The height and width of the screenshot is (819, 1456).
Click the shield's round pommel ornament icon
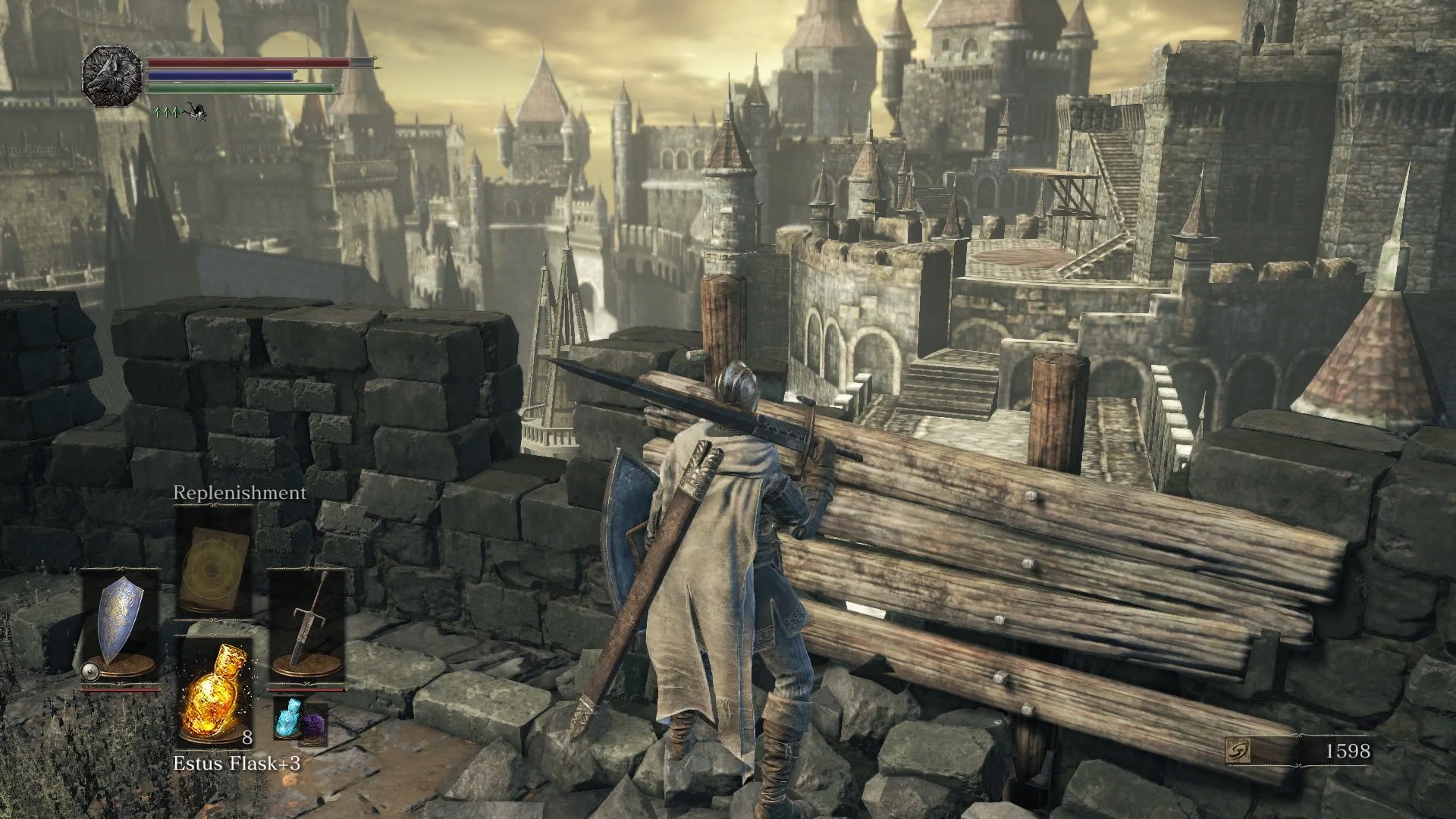pos(90,670)
